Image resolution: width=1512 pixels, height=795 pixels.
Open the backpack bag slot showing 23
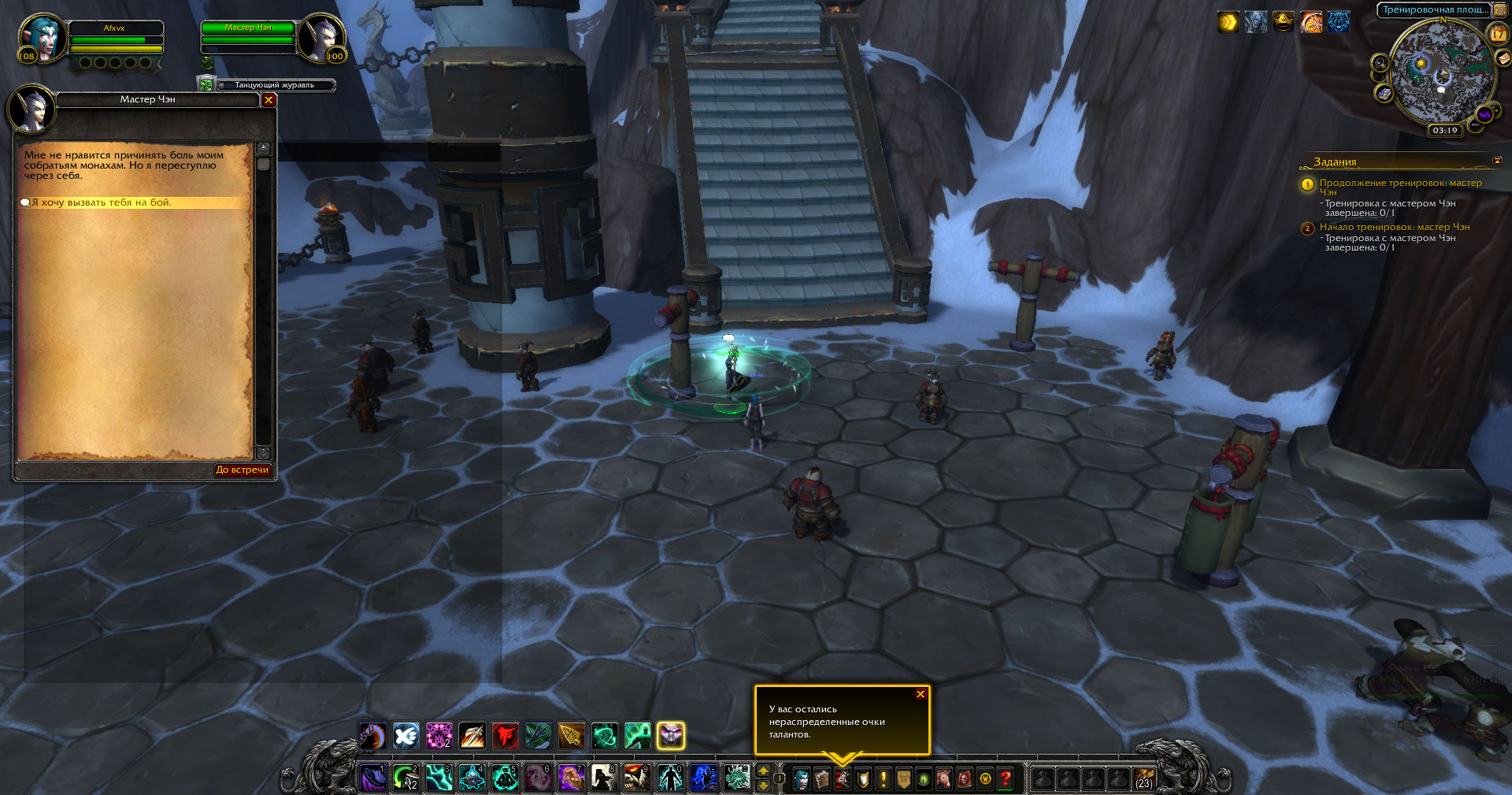coord(1144,778)
